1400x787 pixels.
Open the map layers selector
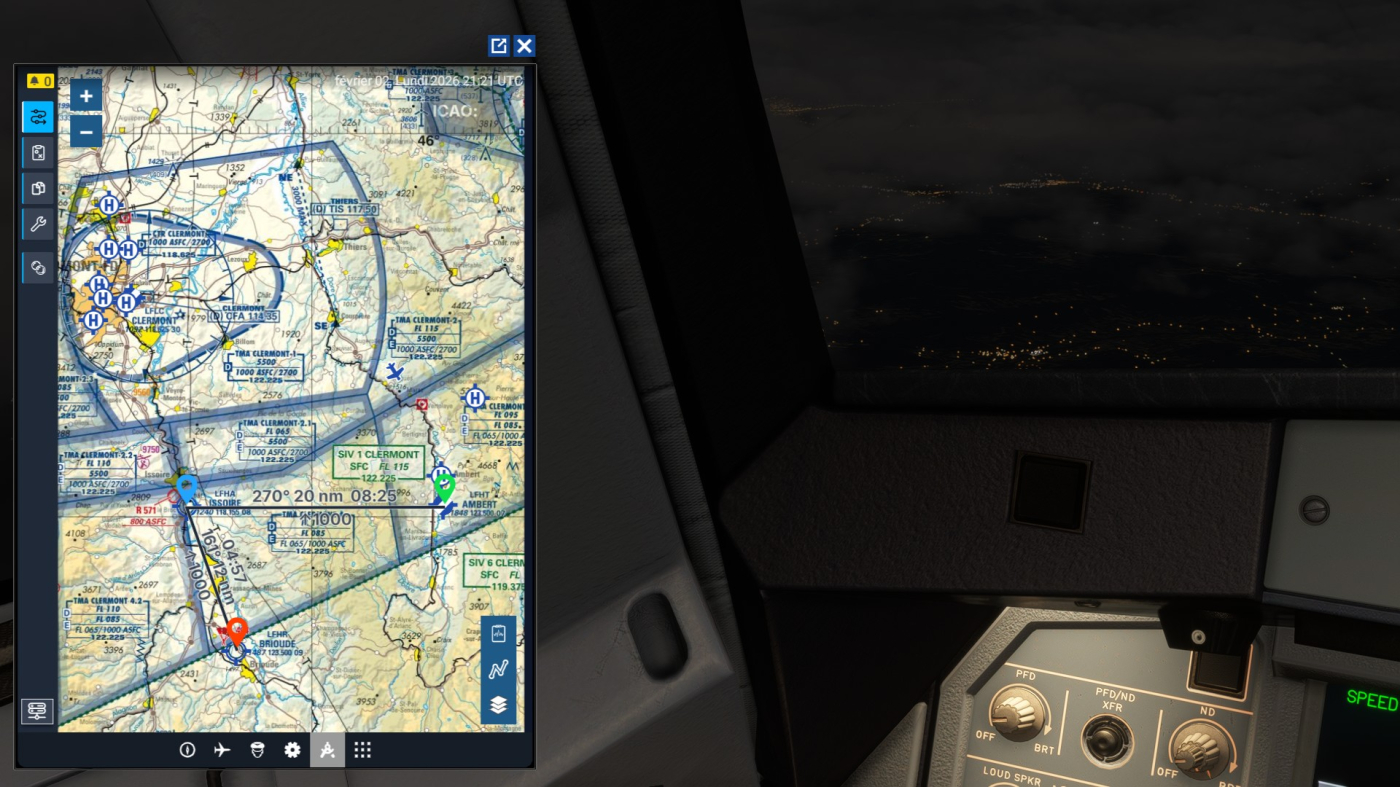pyautogui.click(x=497, y=703)
